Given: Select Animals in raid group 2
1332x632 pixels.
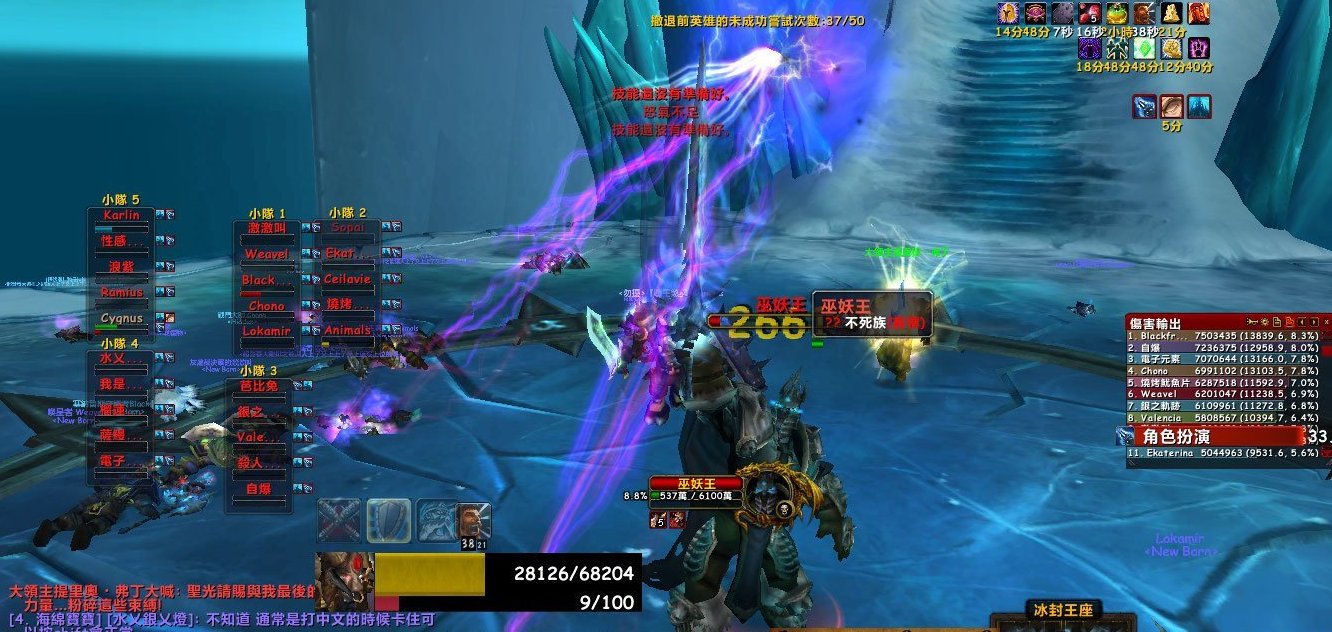Looking at the screenshot, I should click(x=347, y=331).
